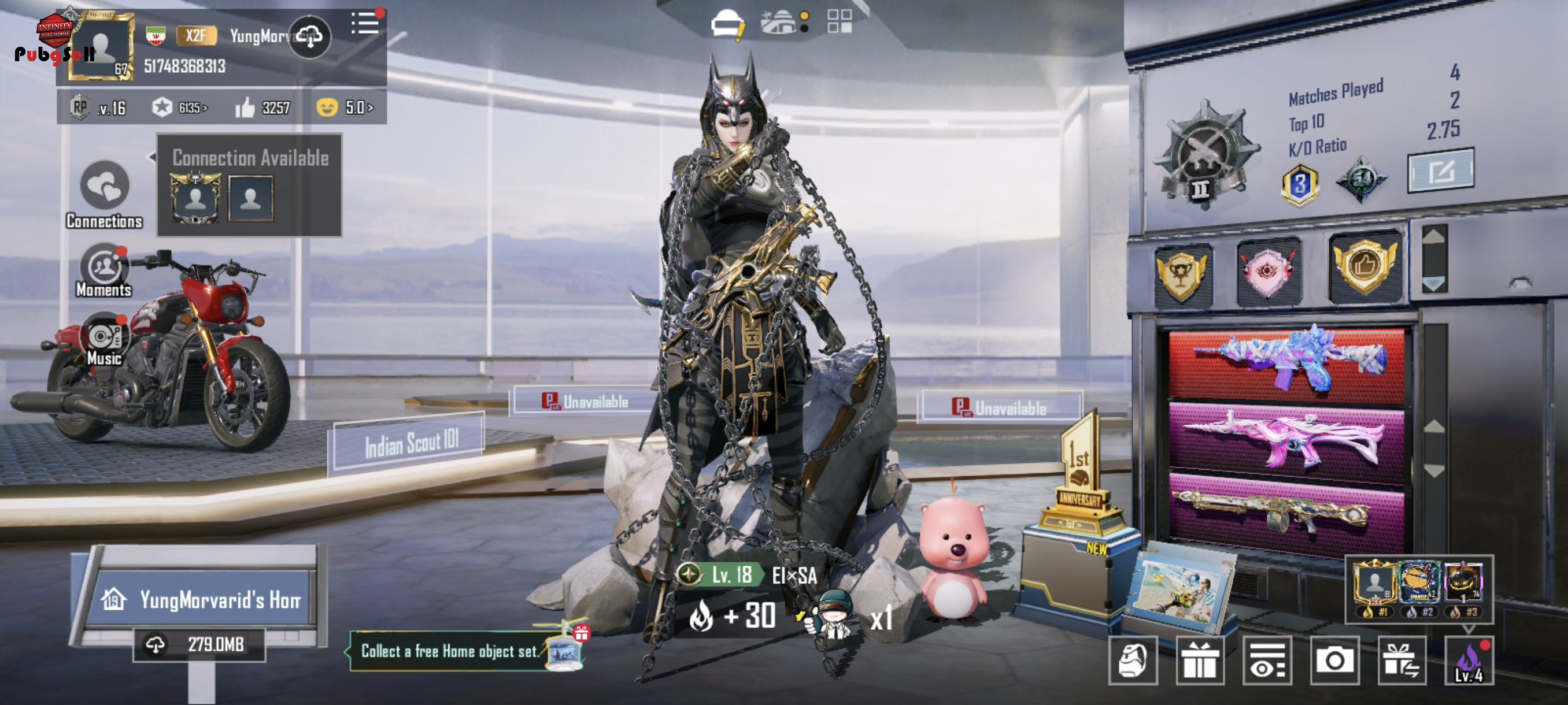Viewport: 1568px width, 705px height.
Task: View the 5.0 merit rating
Action: [345, 107]
